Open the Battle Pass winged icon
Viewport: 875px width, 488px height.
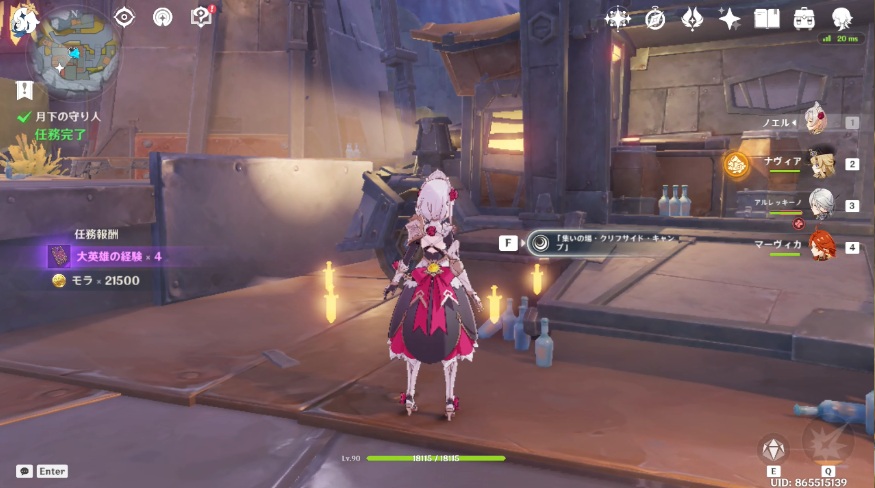click(x=692, y=18)
